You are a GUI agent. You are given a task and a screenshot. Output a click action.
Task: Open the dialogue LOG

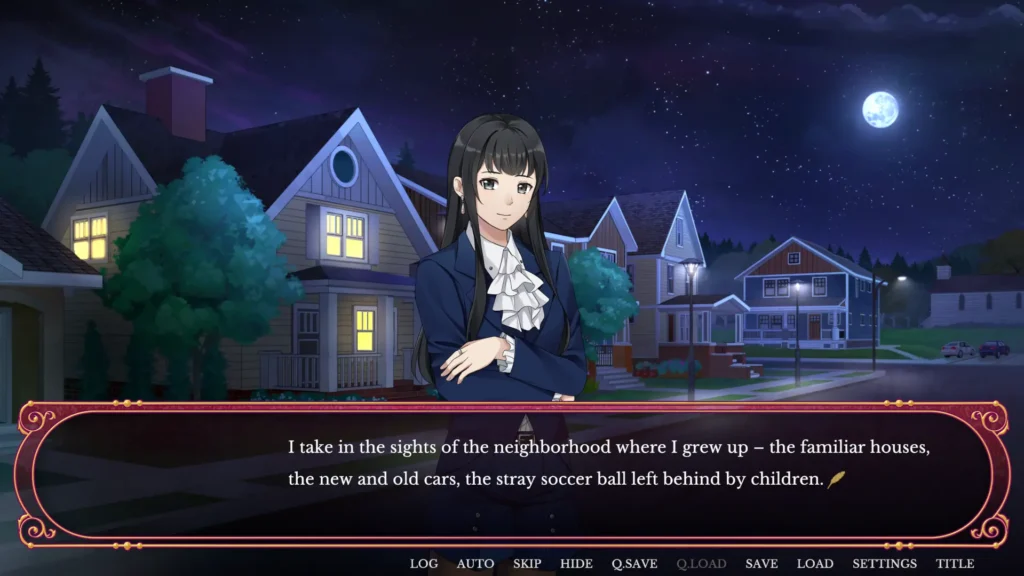[x=424, y=564]
